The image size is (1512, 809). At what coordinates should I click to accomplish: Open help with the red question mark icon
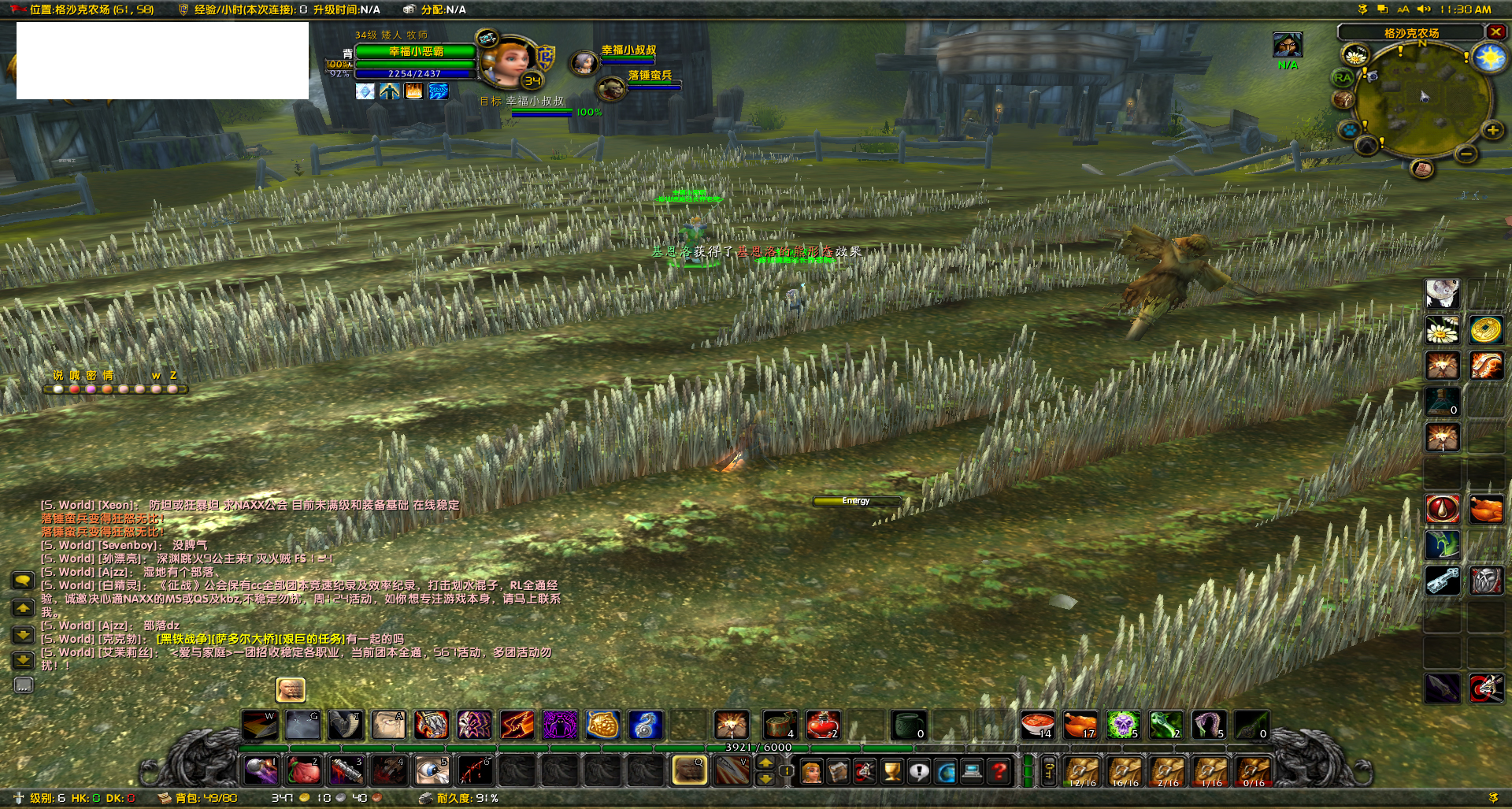click(x=999, y=772)
